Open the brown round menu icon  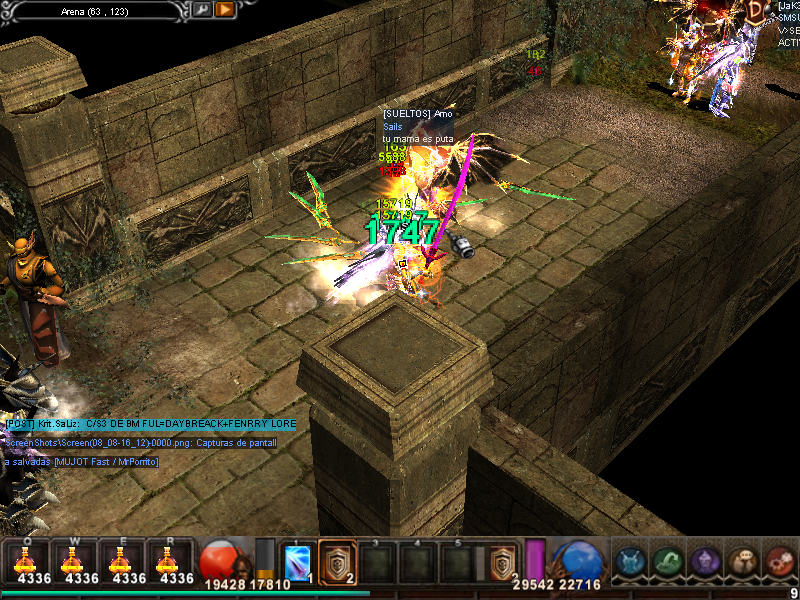coord(742,562)
